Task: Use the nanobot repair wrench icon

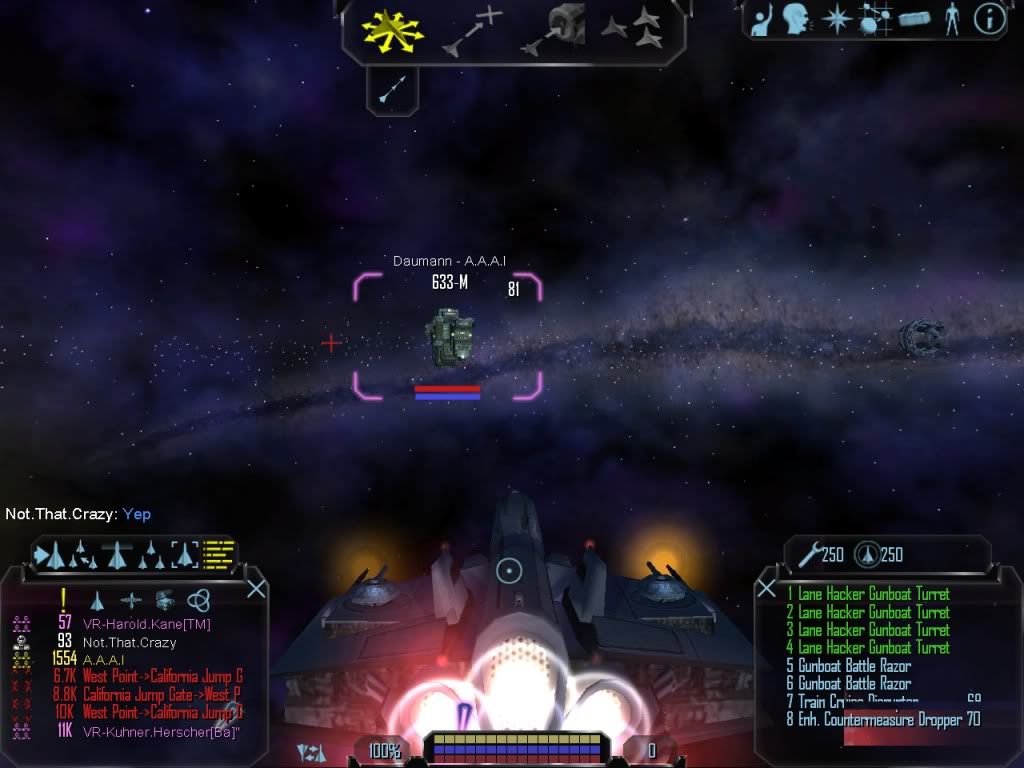Action: click(x=808, y=554)
